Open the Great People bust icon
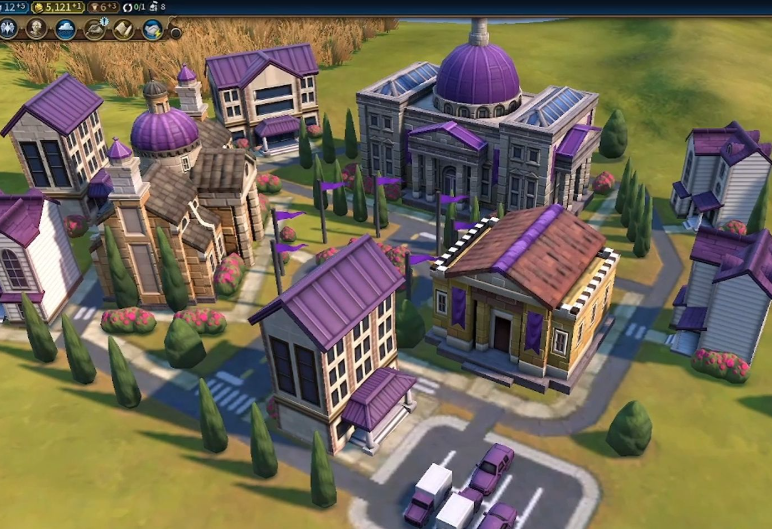Image resolution: width=772 pixels, height=529 pixels. pos(37,29)
